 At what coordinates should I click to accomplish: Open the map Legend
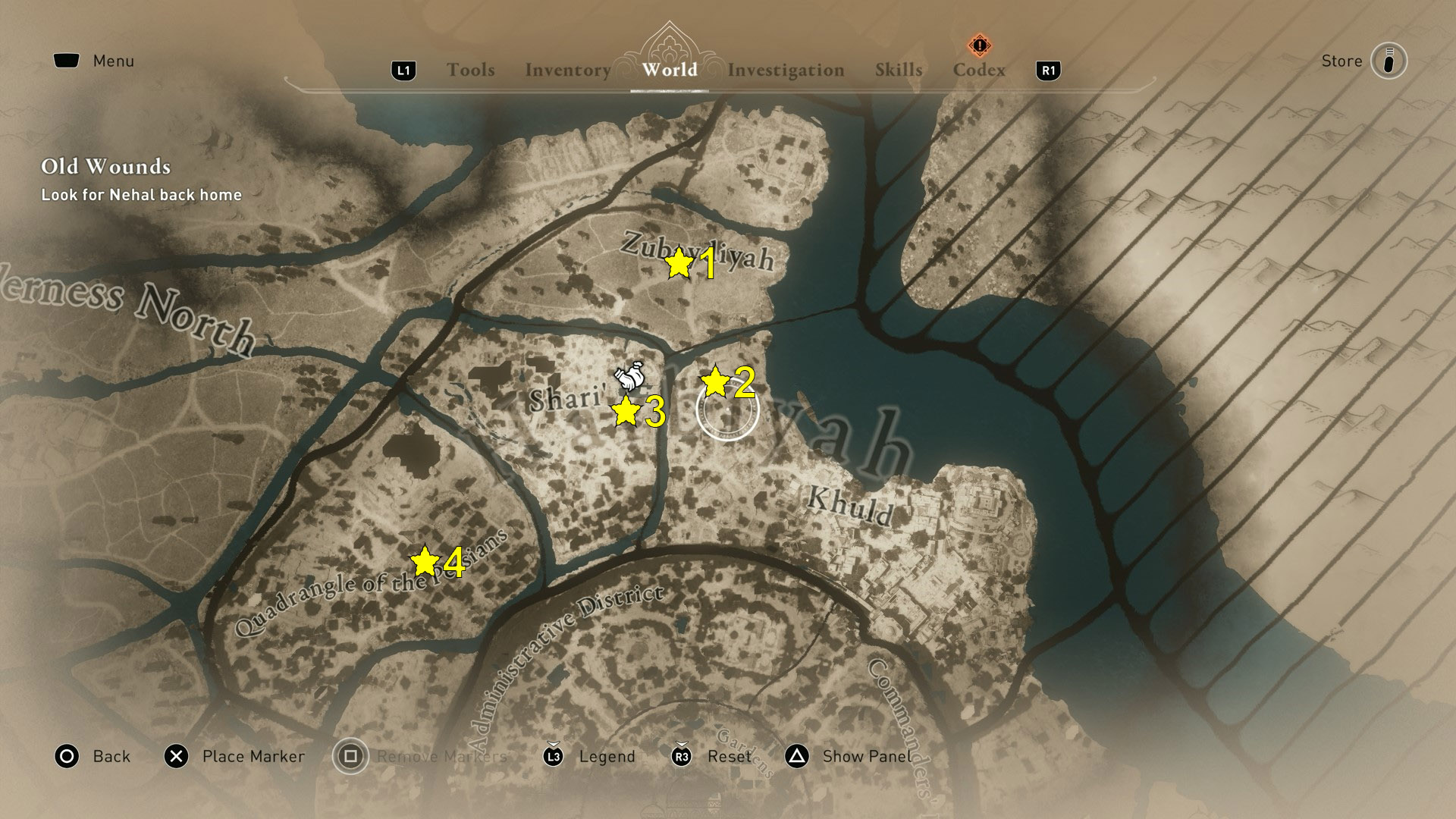tap(606, 756)
